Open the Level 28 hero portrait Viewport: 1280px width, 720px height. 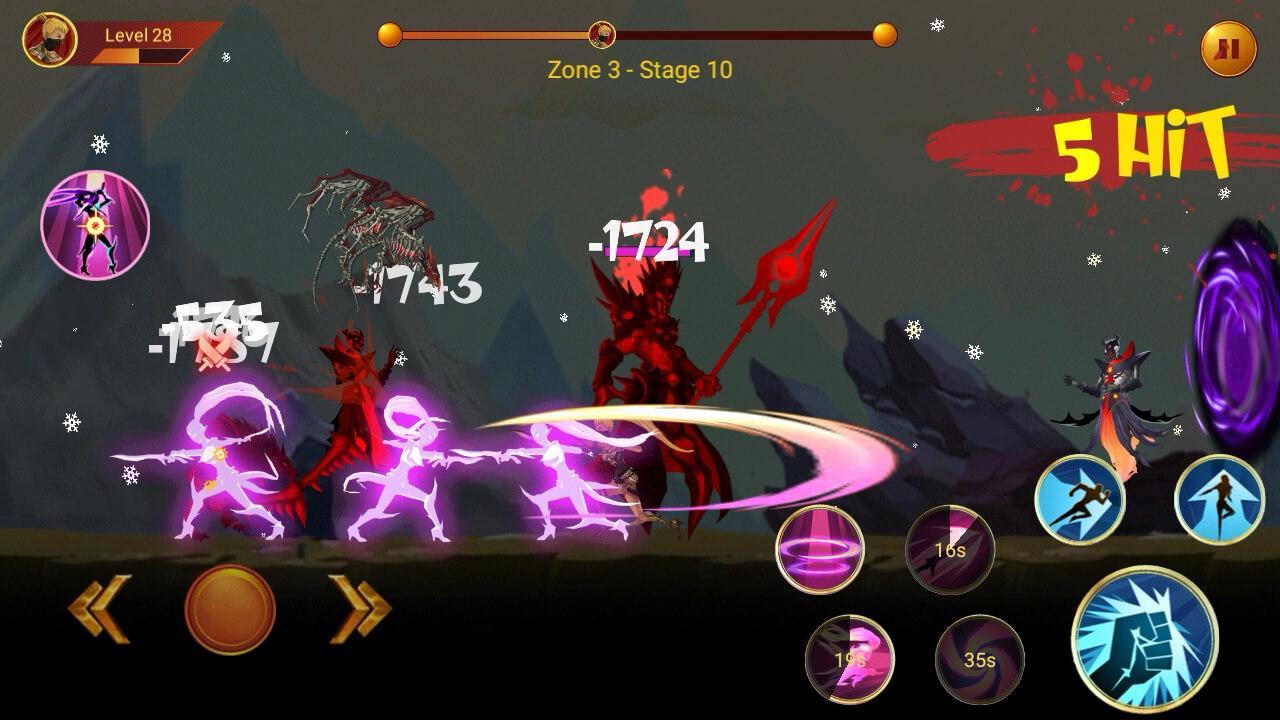(50, 40)
